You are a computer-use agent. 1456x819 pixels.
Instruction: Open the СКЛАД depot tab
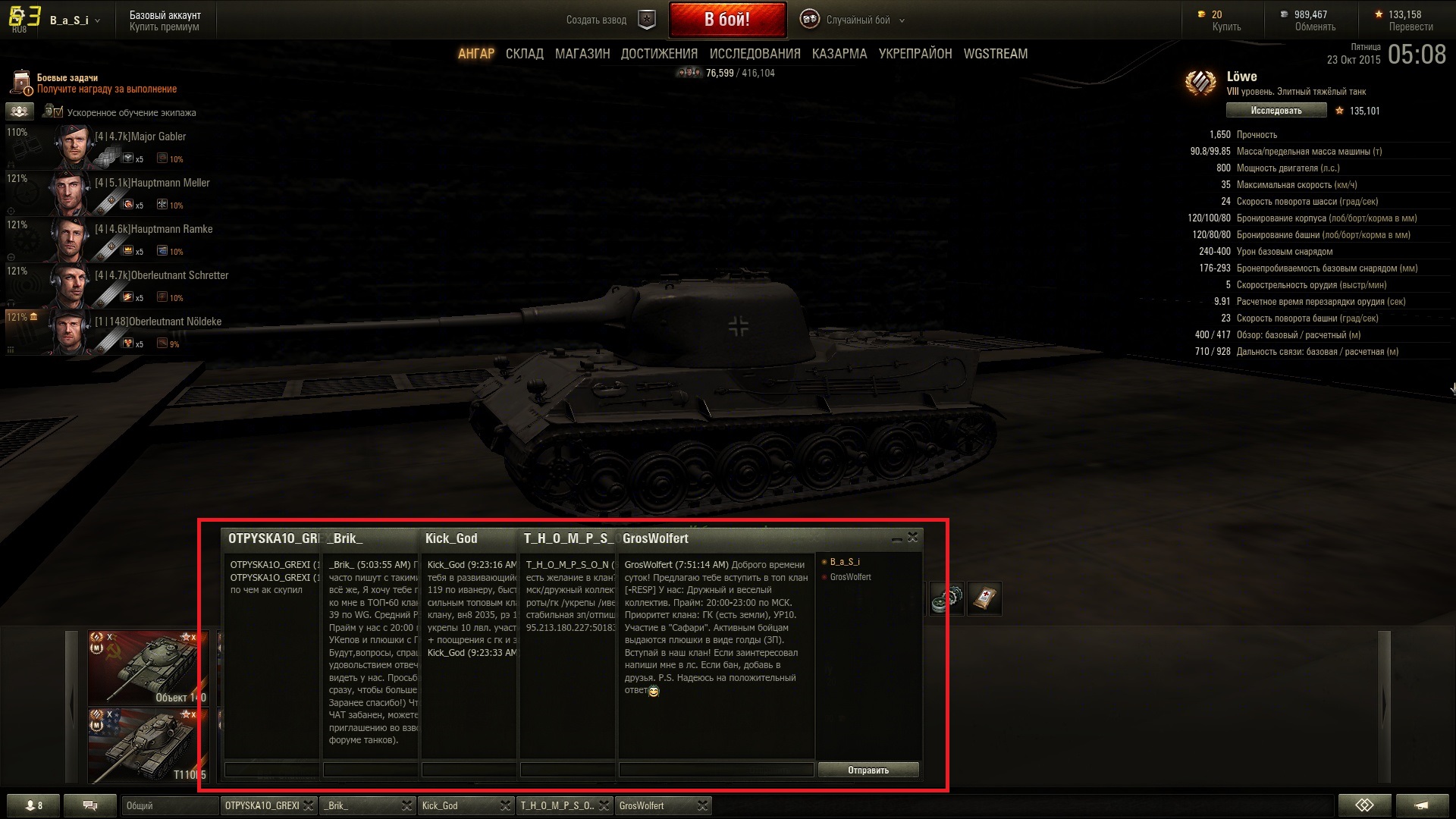tap(524, 54)
